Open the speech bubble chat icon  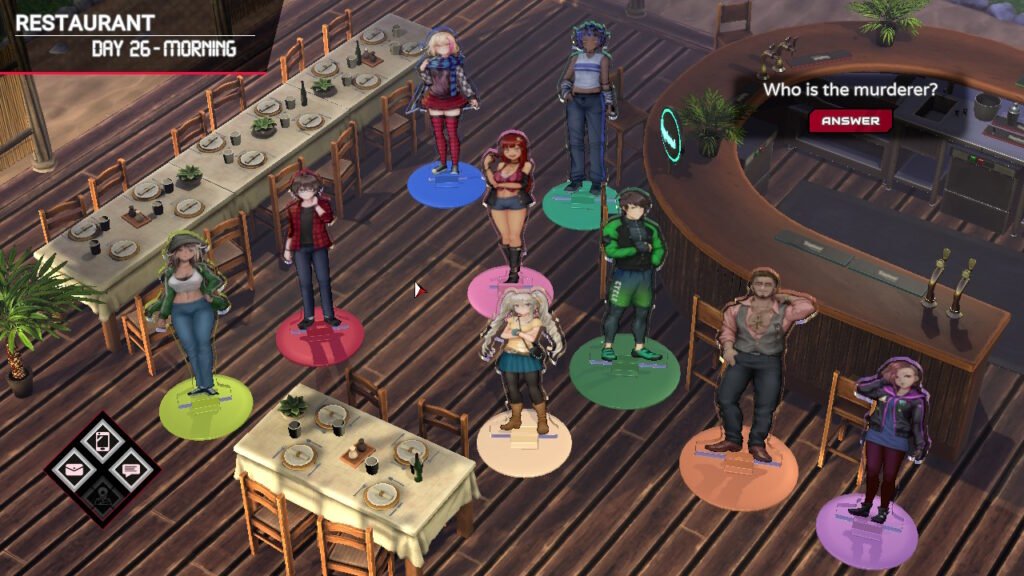(129, 468)
